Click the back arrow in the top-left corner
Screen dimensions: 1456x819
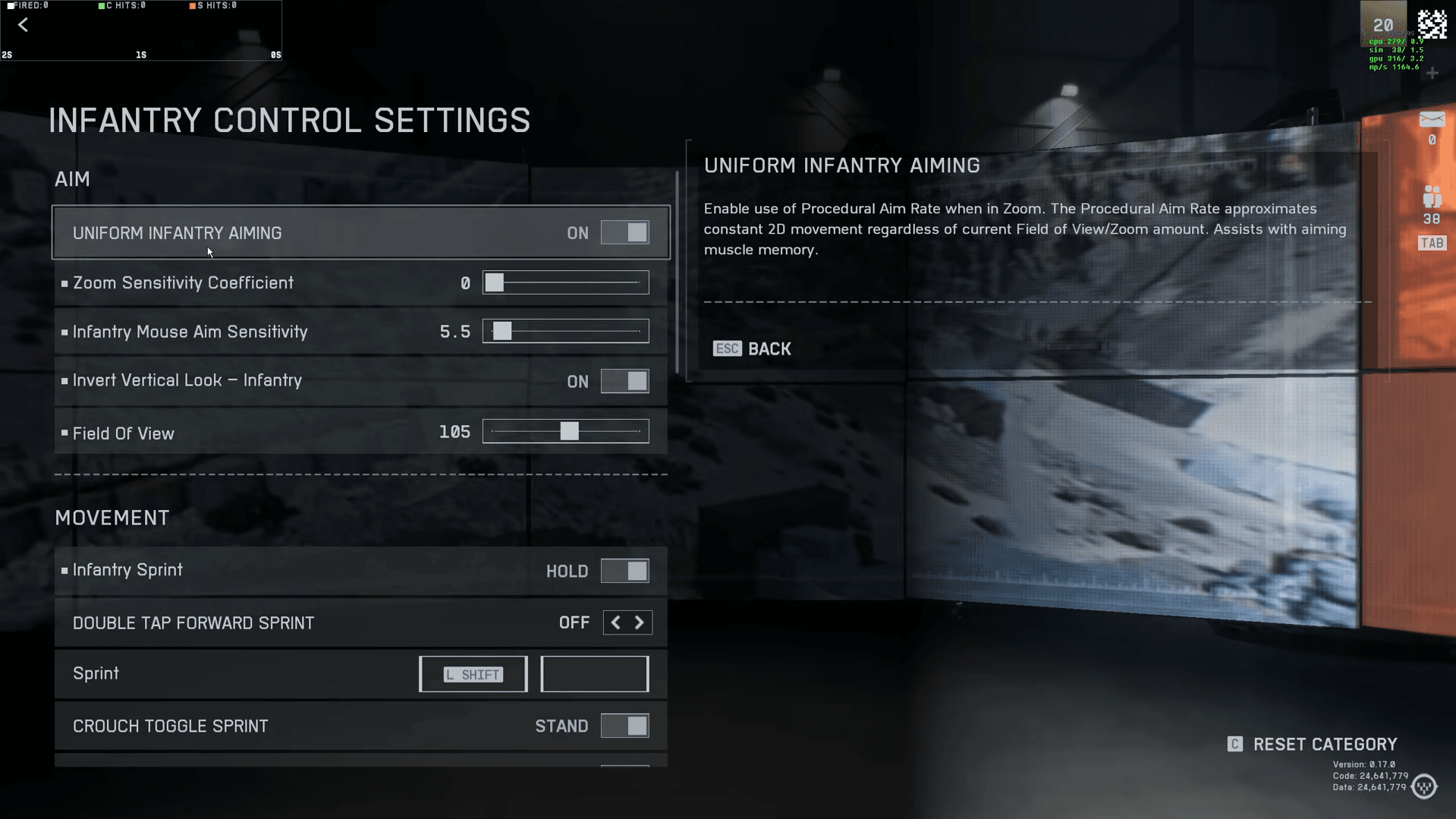[x=24, y=25]
